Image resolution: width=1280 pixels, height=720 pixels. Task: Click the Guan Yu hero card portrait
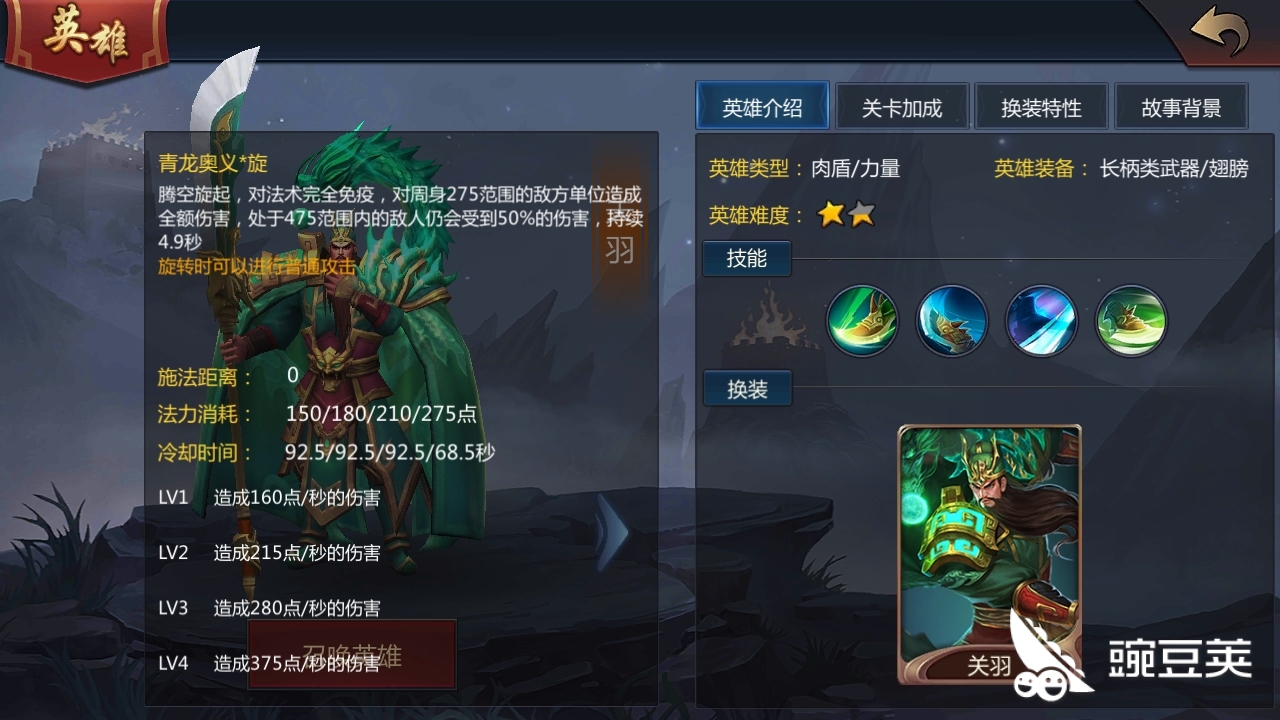click(x=988, y=550)
